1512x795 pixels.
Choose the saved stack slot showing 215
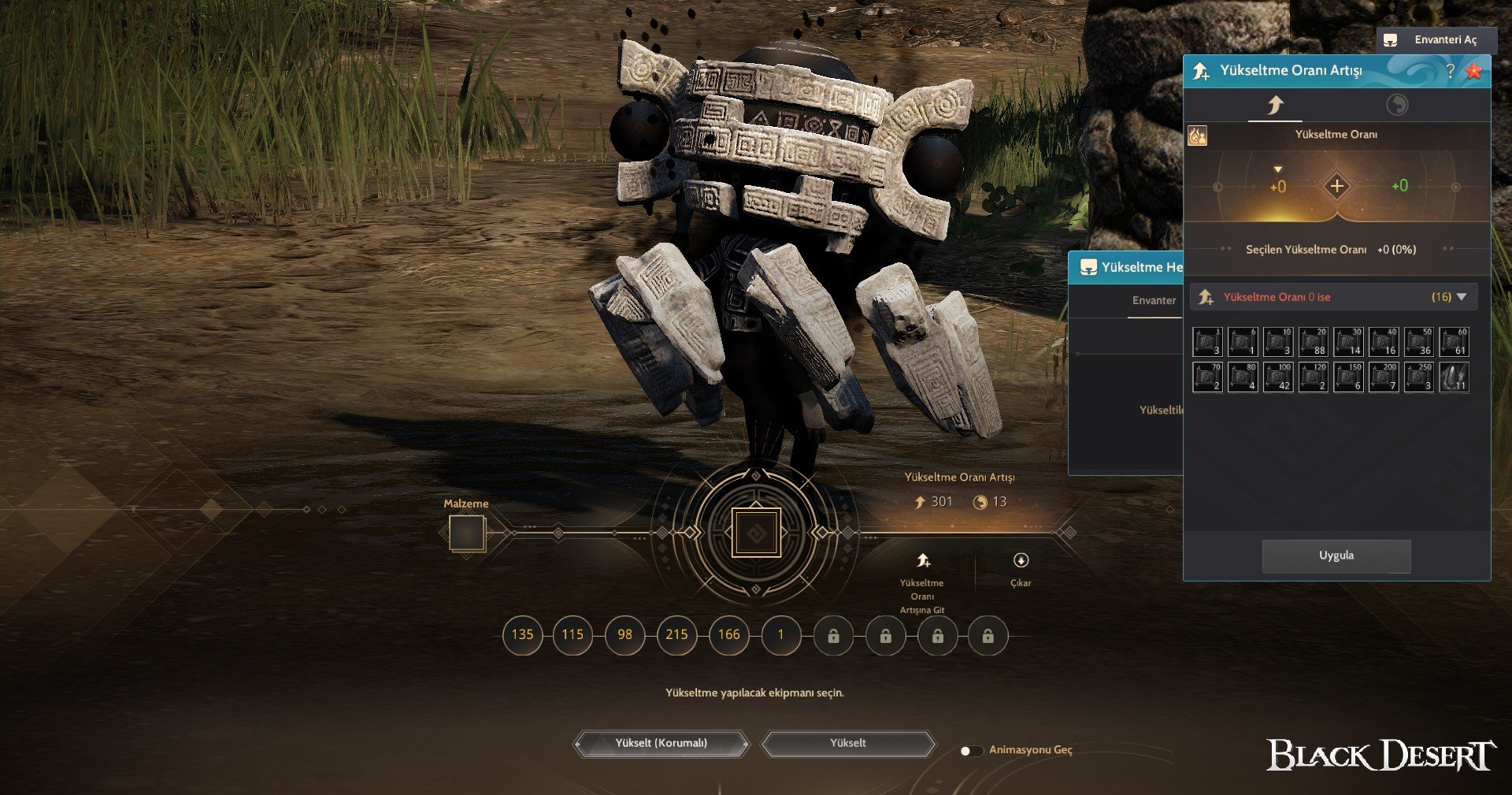pos(676,634)
